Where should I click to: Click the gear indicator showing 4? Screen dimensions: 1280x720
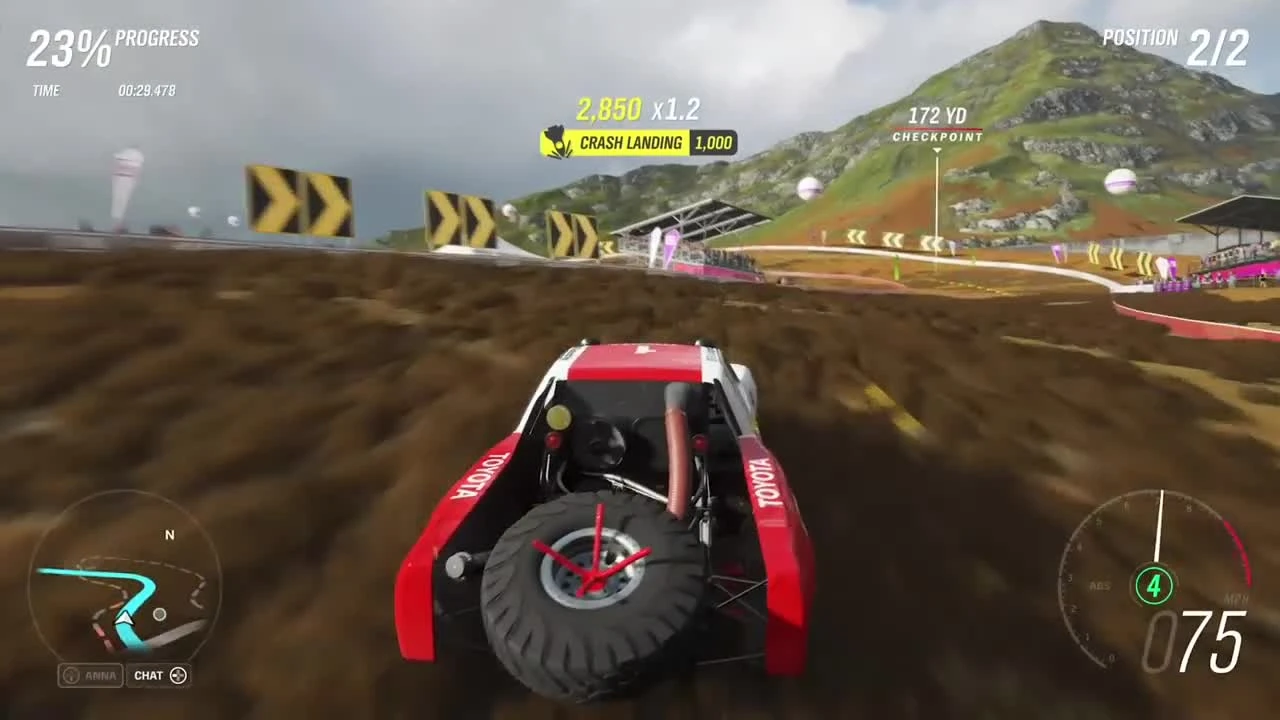point(1154,587)
